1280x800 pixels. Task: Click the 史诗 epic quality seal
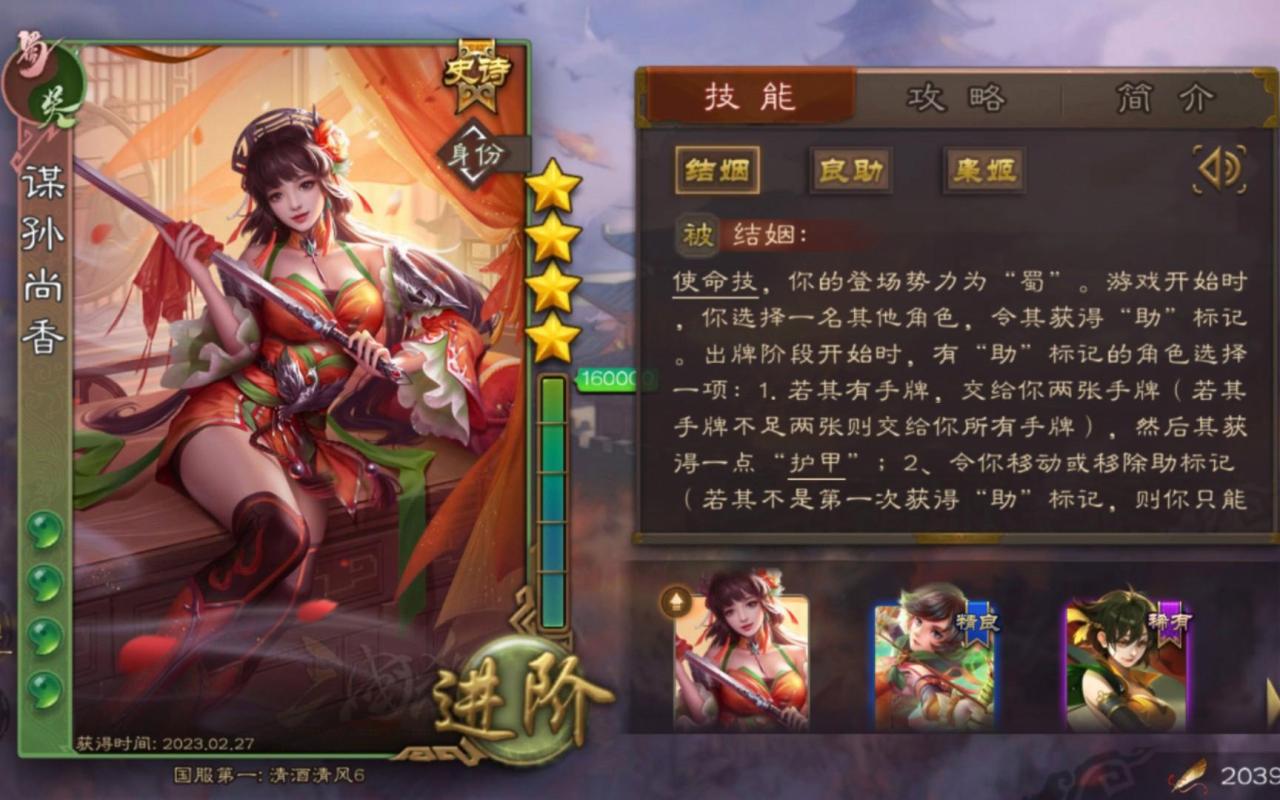[x=478, y=72]
